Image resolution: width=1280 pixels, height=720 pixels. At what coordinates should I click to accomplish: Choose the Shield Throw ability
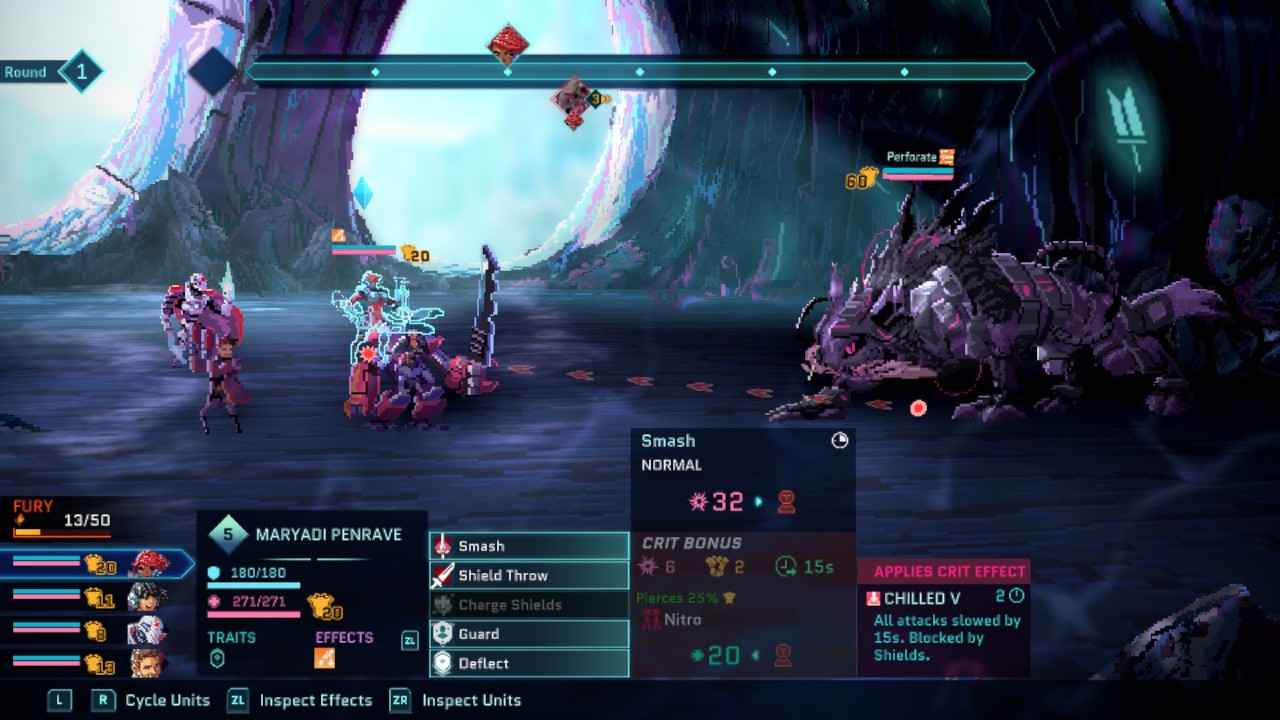tap(529, 575)
